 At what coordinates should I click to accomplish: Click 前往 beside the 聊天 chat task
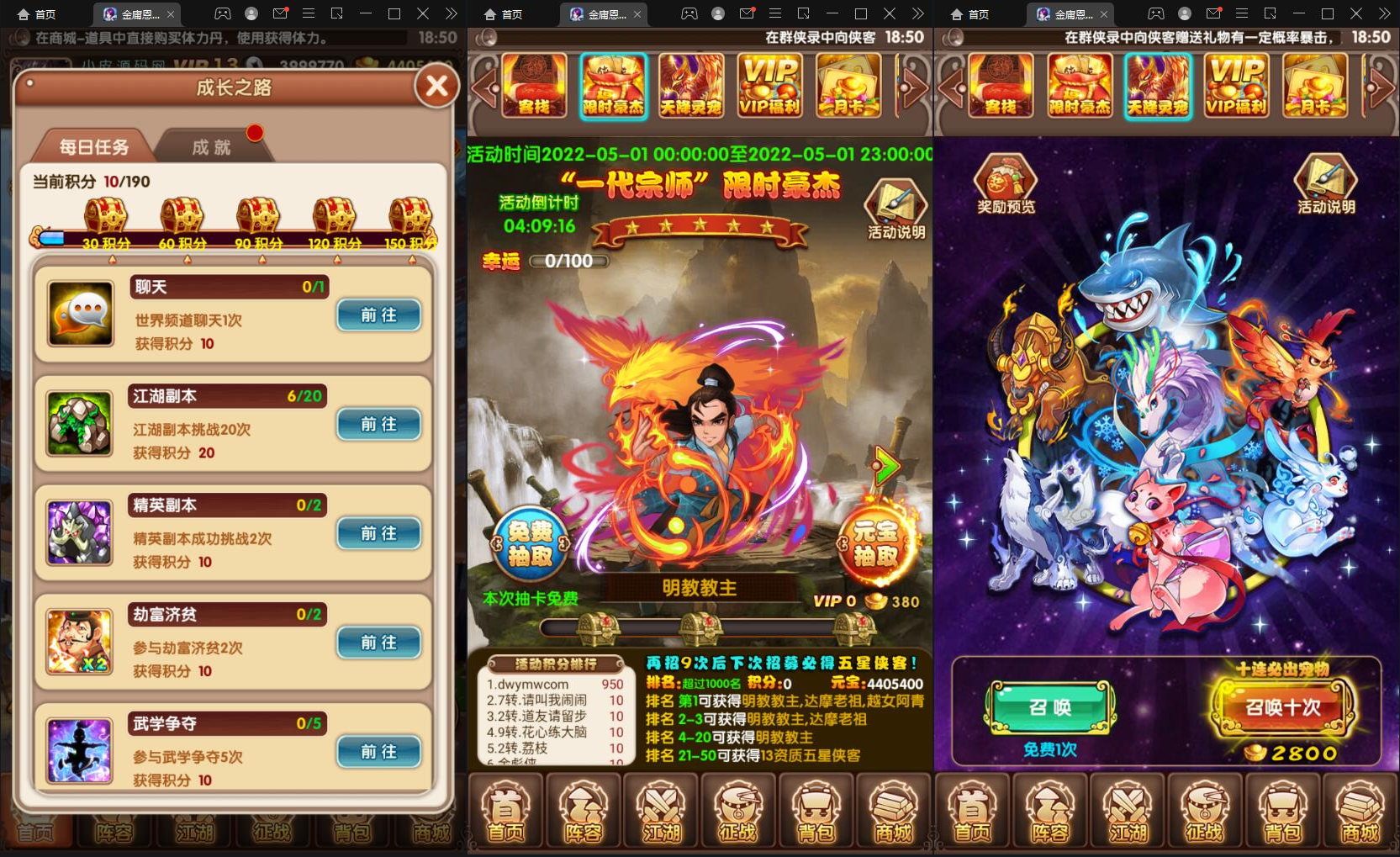pyautogui.click(x=378, y=315)
